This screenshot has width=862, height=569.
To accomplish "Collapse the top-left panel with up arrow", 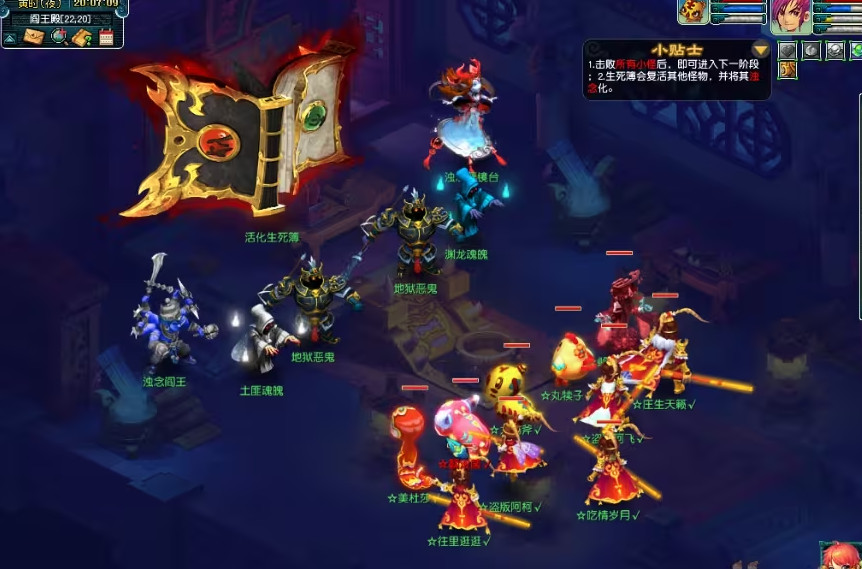I will (10, 37).
